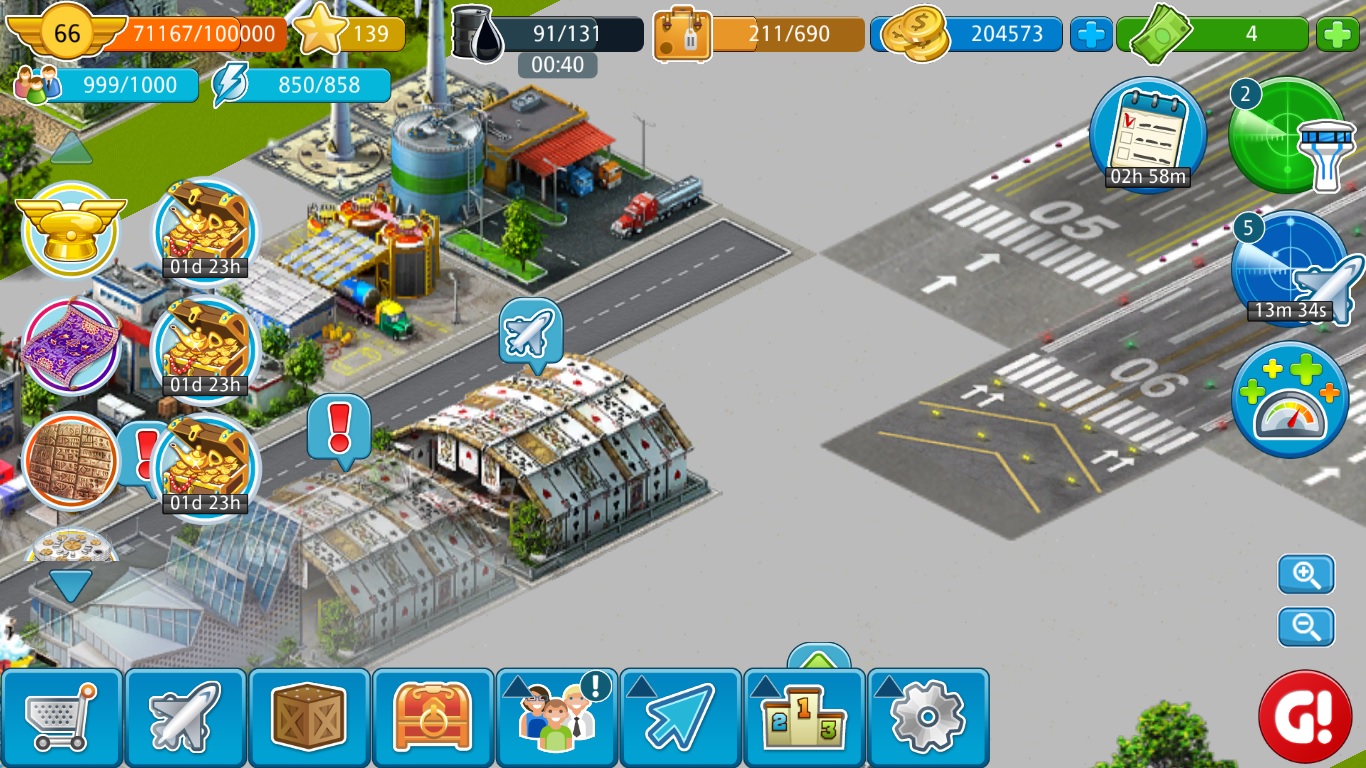Image resolution: width=1366 pixels, height=768 pixels.
Task: Open the airplane fleet menu
Action: 185,716
